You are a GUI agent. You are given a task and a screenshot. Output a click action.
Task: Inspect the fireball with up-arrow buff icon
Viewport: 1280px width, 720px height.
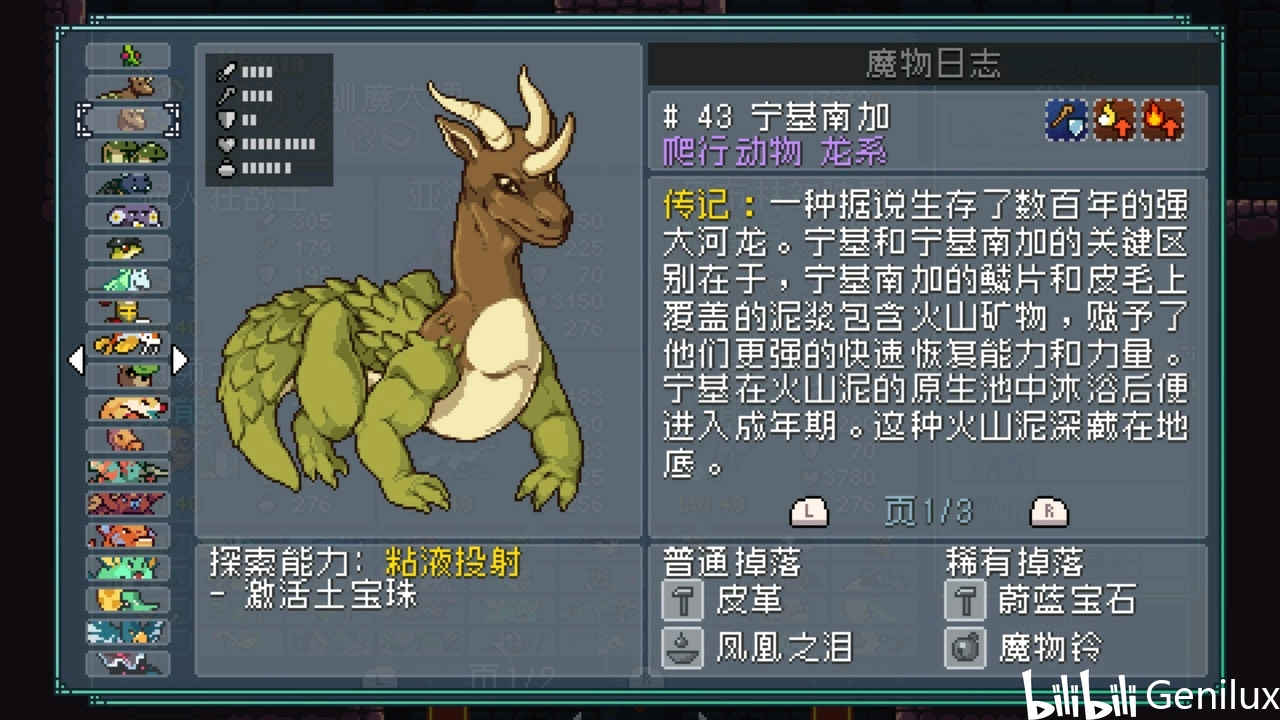click(1115, 120)
